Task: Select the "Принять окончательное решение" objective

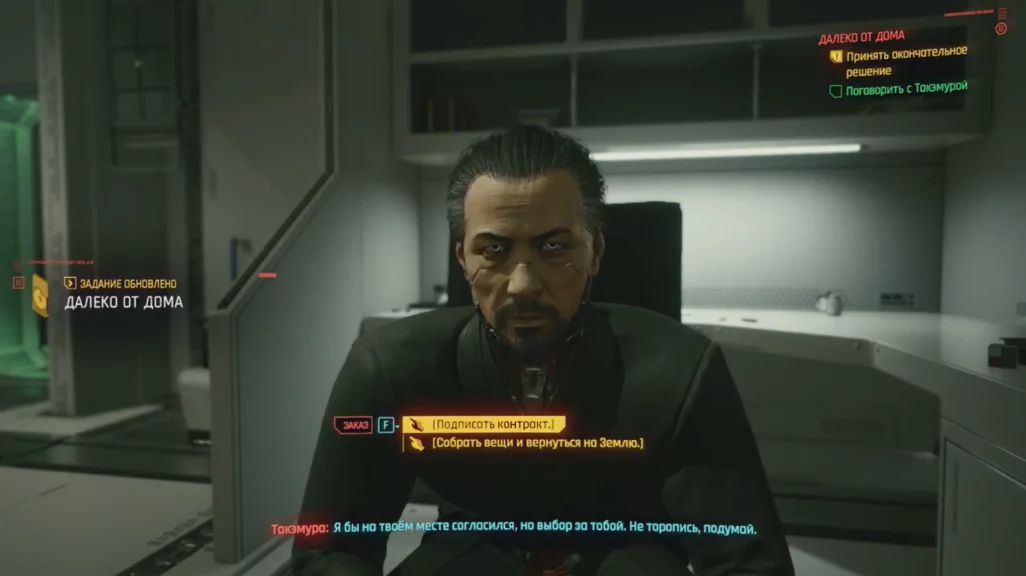Action: coord(906,62)
